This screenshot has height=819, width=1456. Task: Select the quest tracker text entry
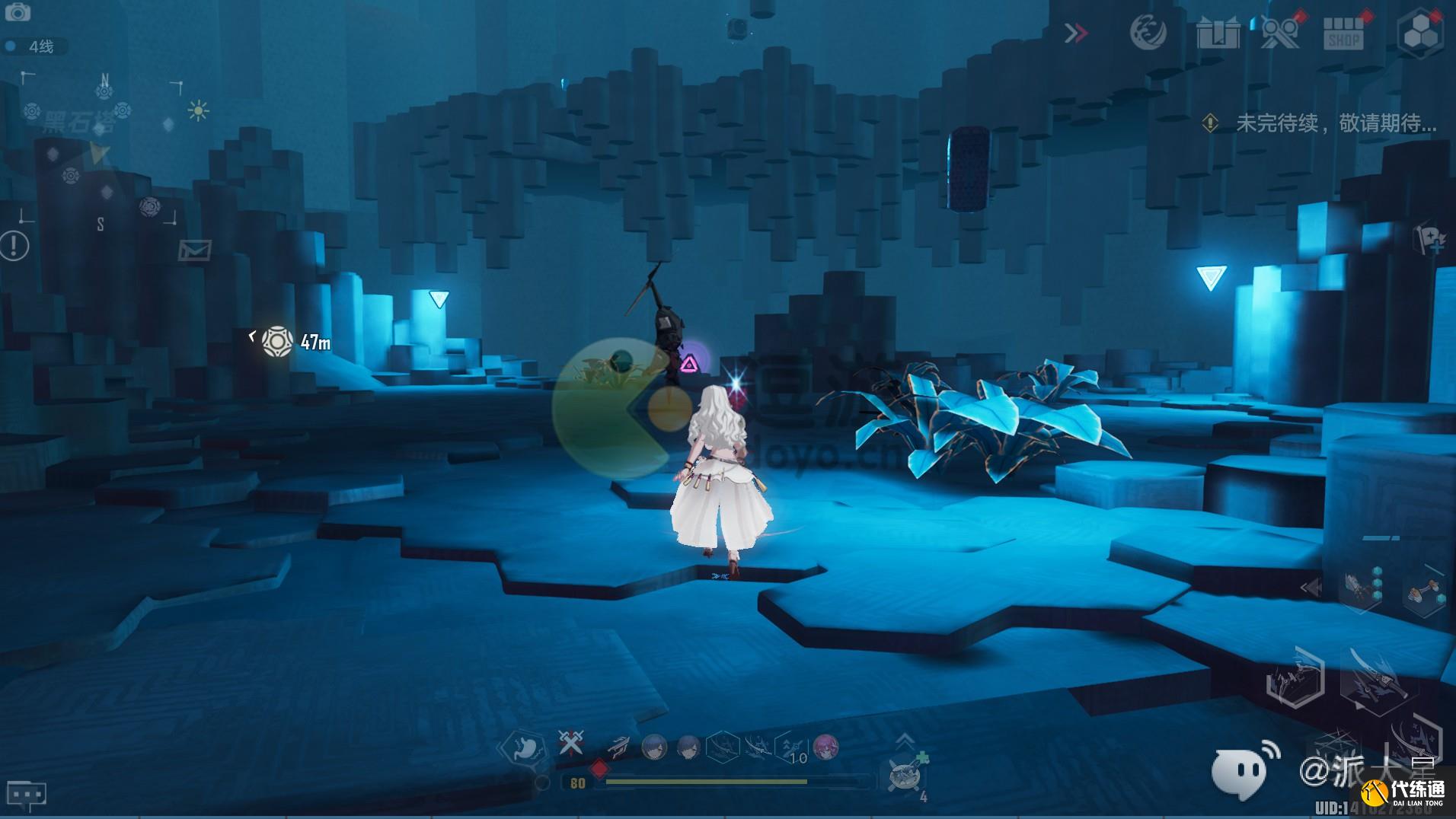[x=1336, y=123]
